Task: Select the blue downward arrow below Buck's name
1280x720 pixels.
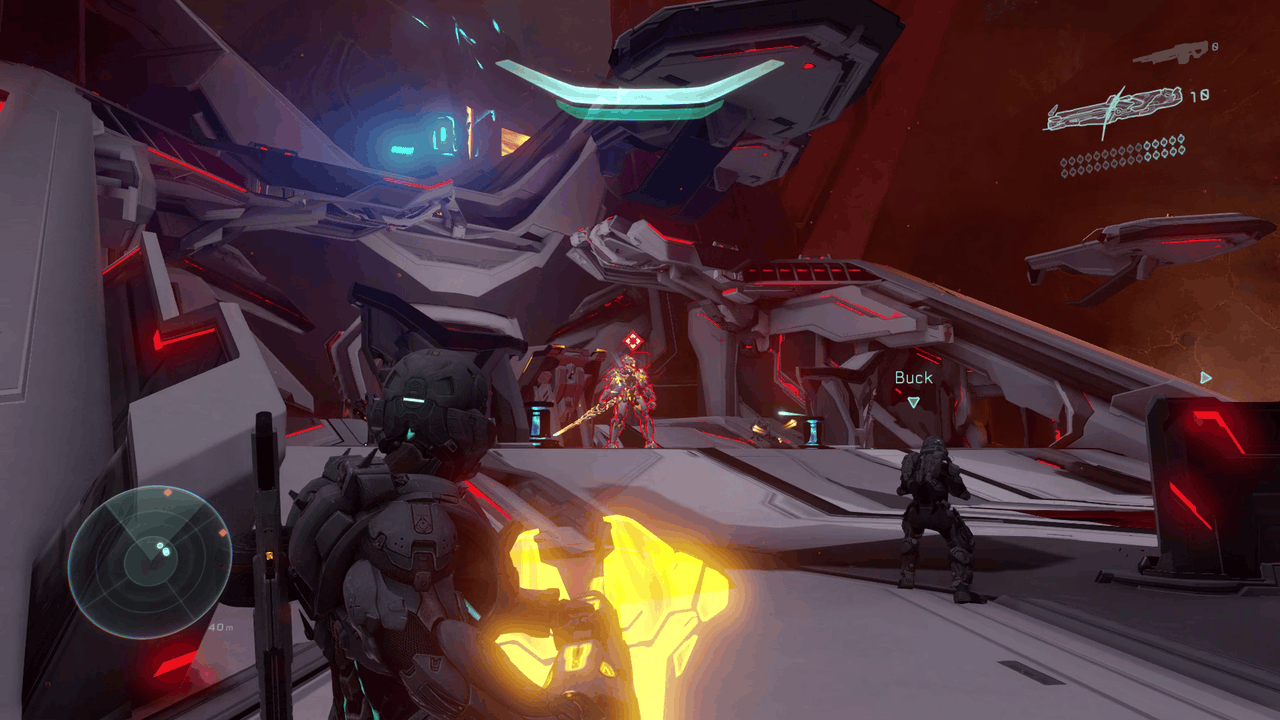Action: [911, 402]
